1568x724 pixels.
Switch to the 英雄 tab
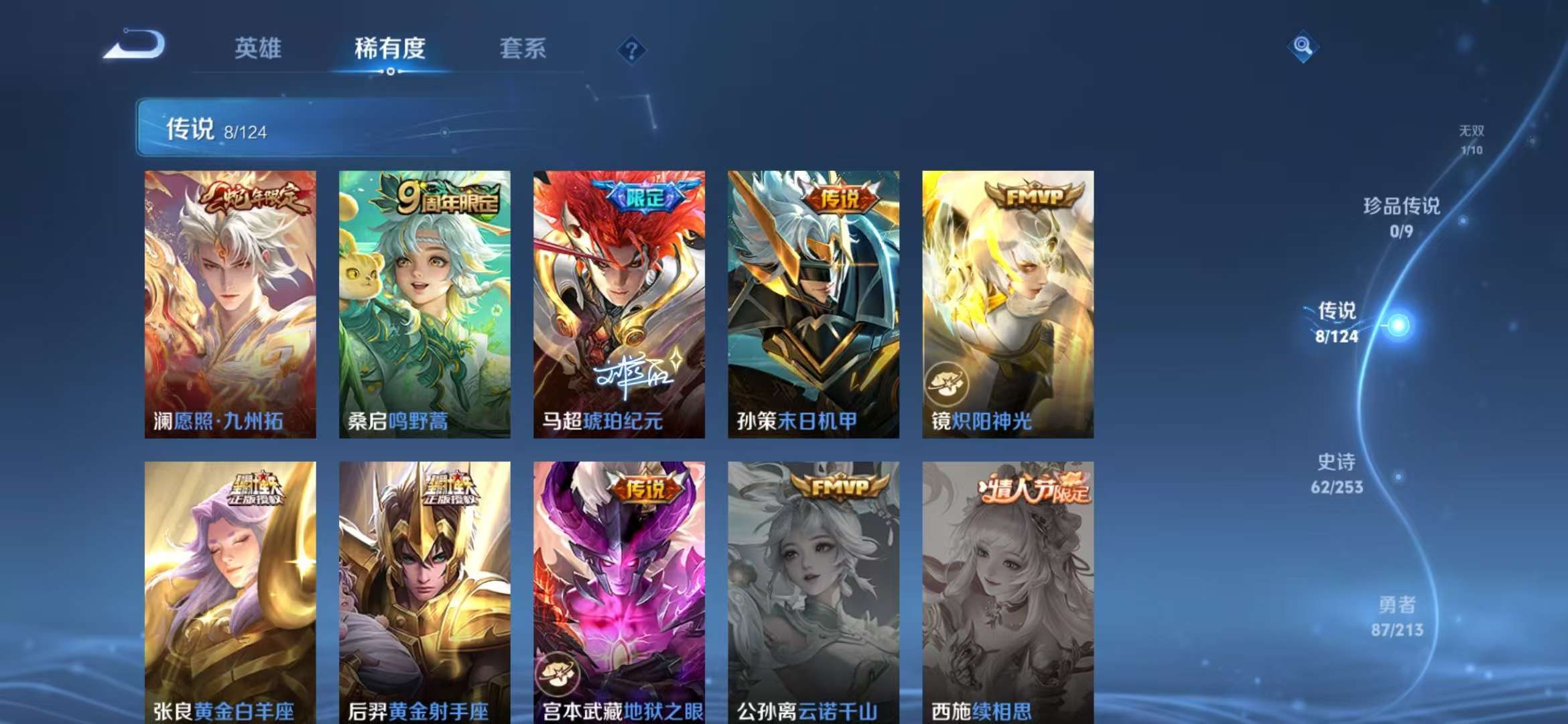[x=259, y=48]
